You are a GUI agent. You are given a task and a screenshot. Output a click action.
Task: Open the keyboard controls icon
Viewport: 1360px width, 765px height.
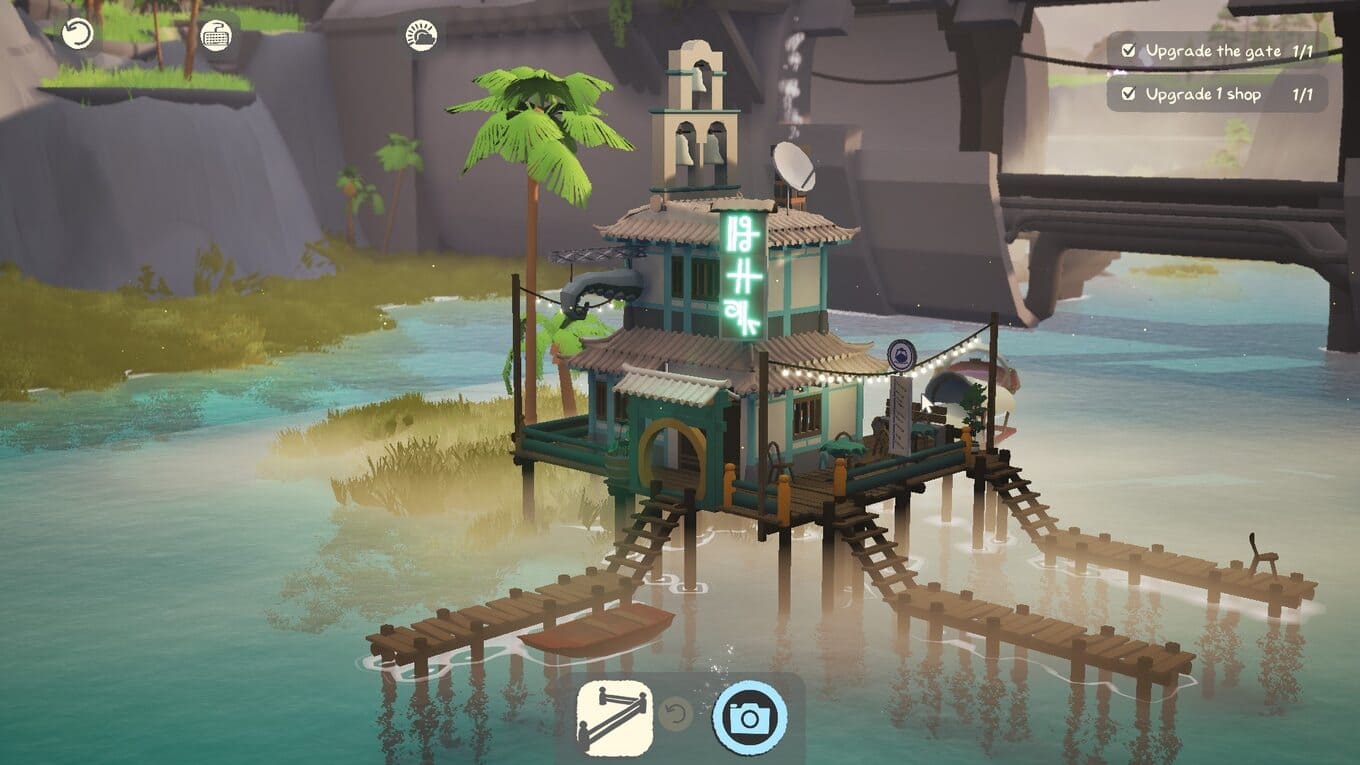(215, 35)
